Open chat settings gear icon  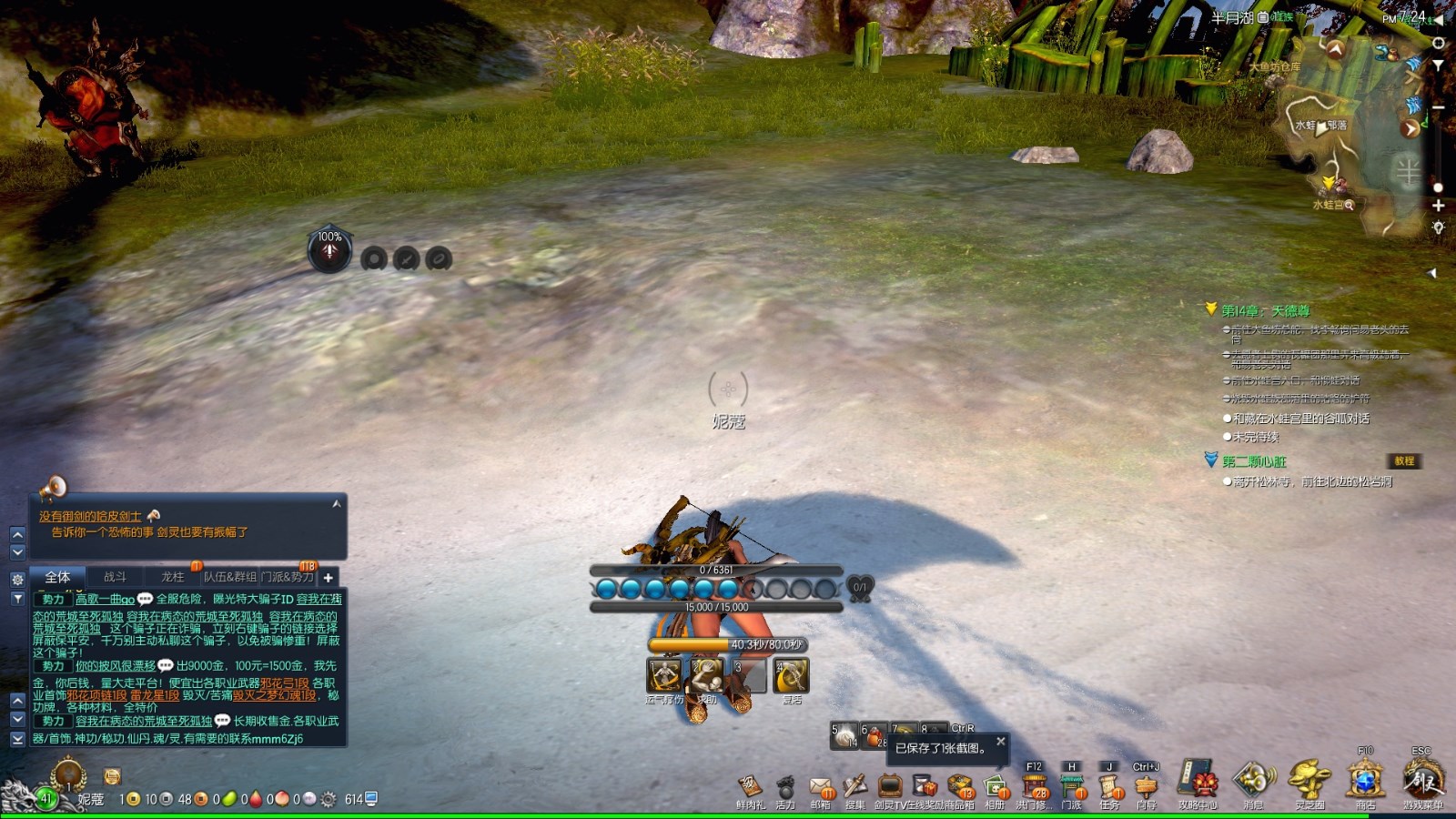coord(17,579)
